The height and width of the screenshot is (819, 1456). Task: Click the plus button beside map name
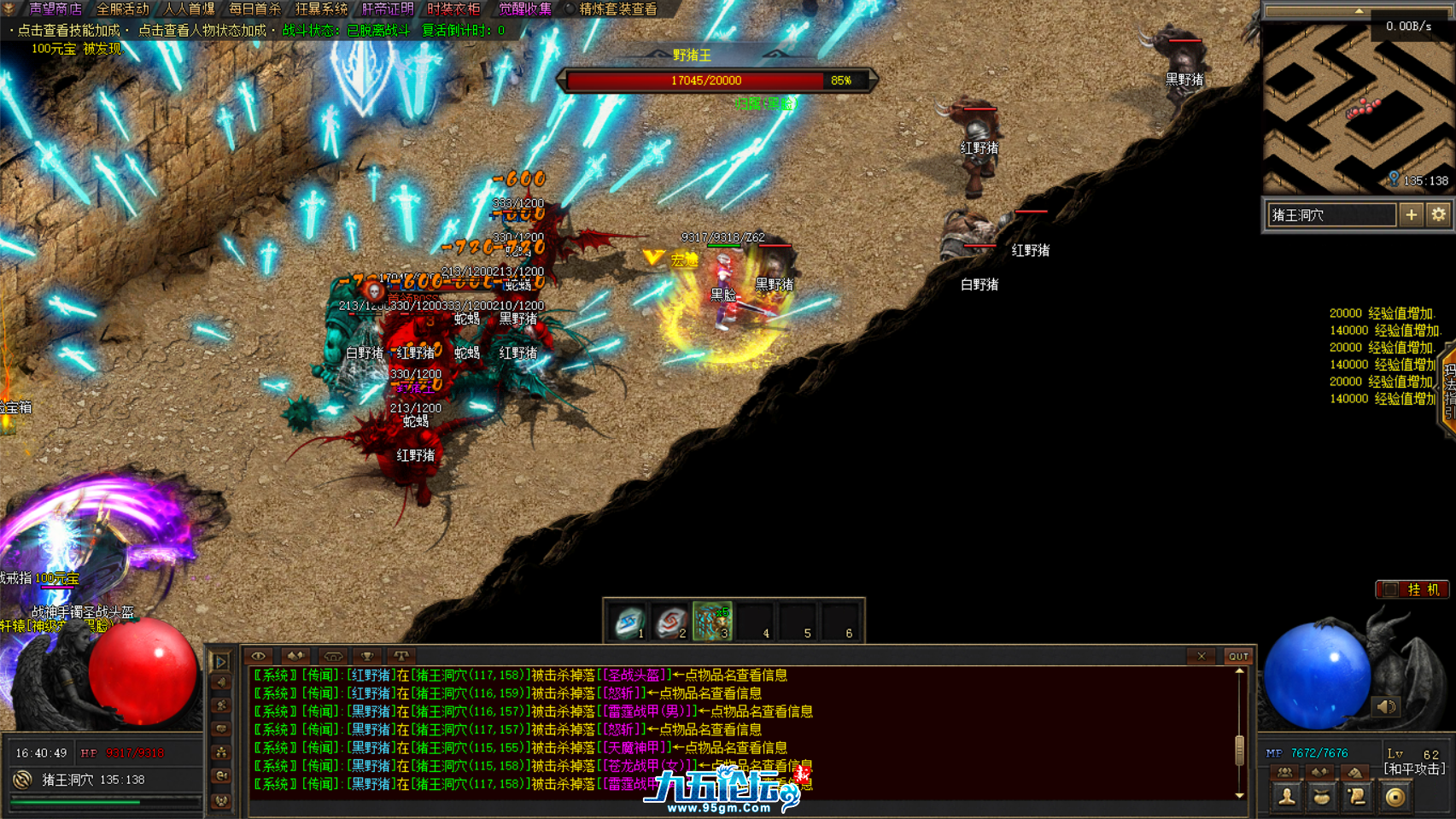(x=1411, y=215)
